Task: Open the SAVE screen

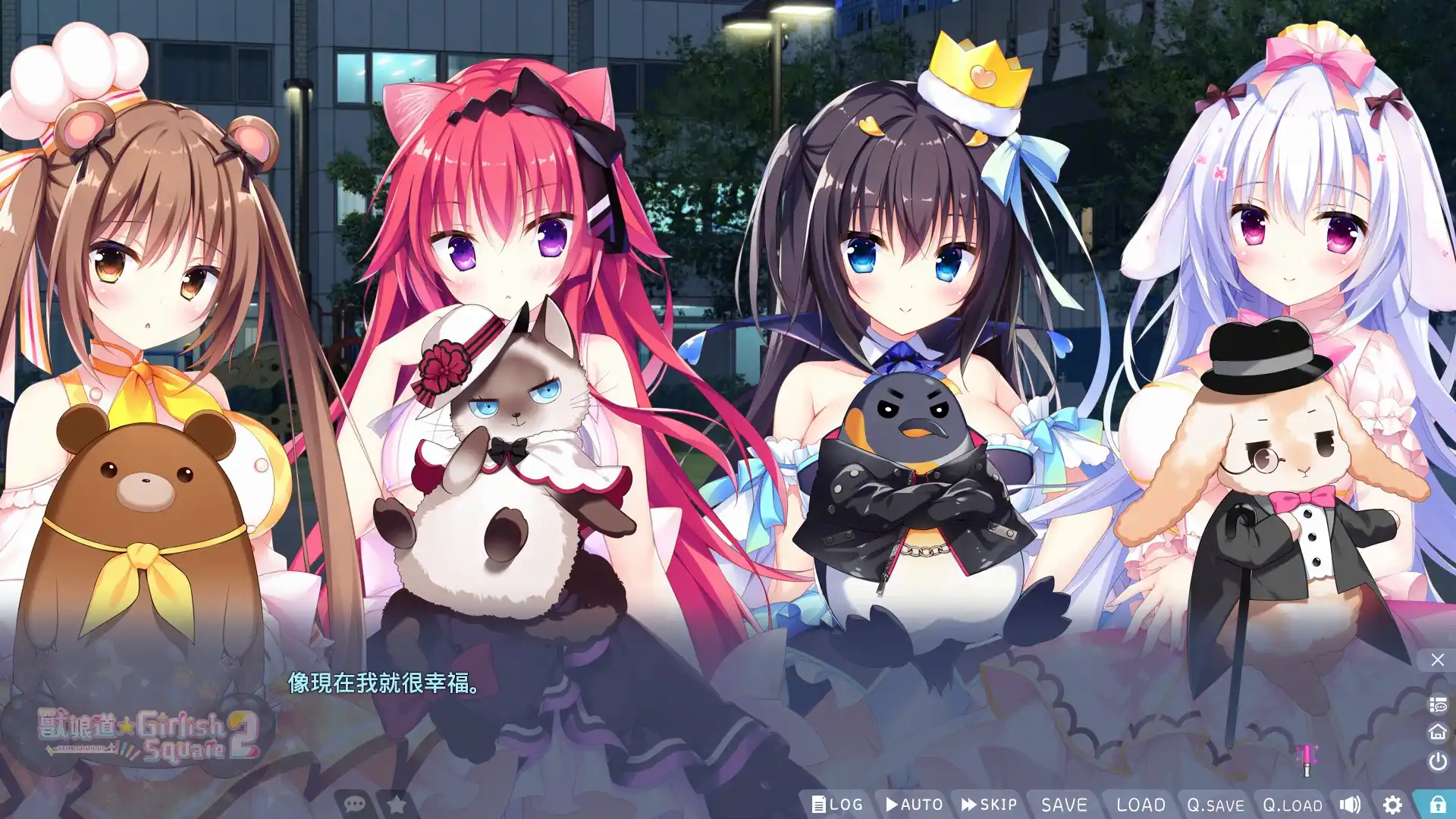Action: [1065, 804]
